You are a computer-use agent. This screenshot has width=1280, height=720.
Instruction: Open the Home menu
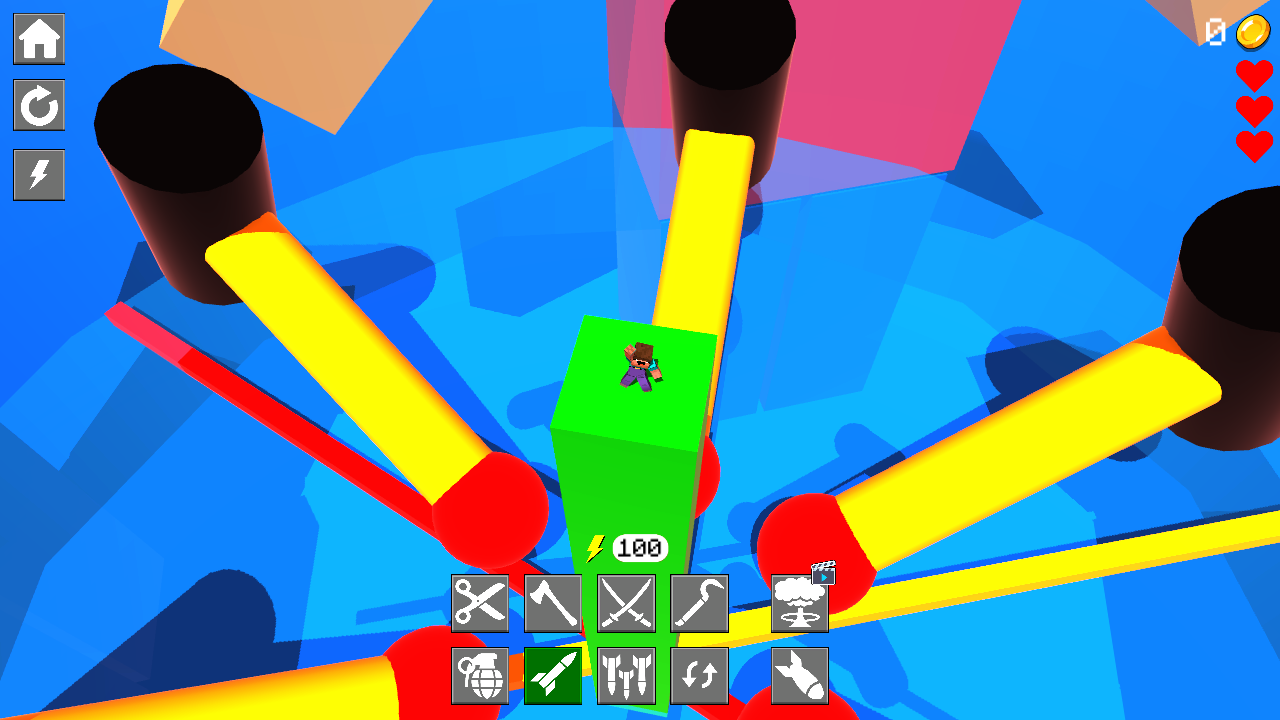tap(39, 39)
